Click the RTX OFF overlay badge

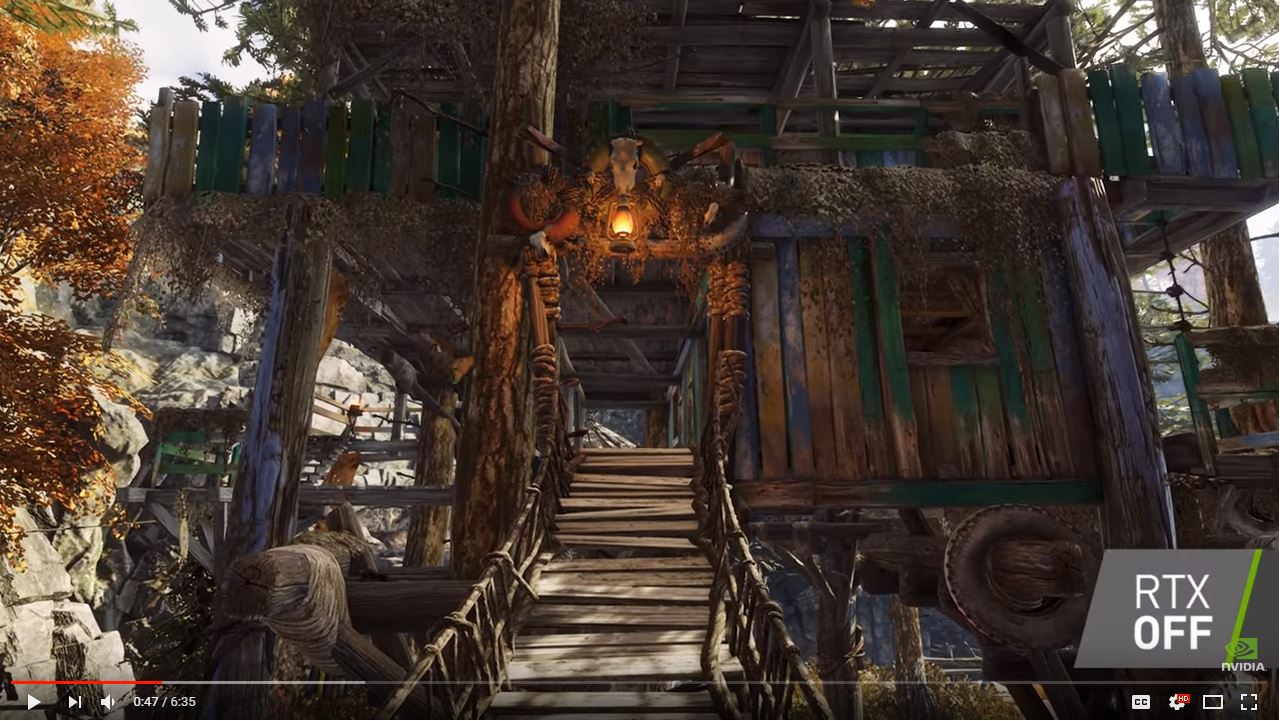click(1175, 608)
